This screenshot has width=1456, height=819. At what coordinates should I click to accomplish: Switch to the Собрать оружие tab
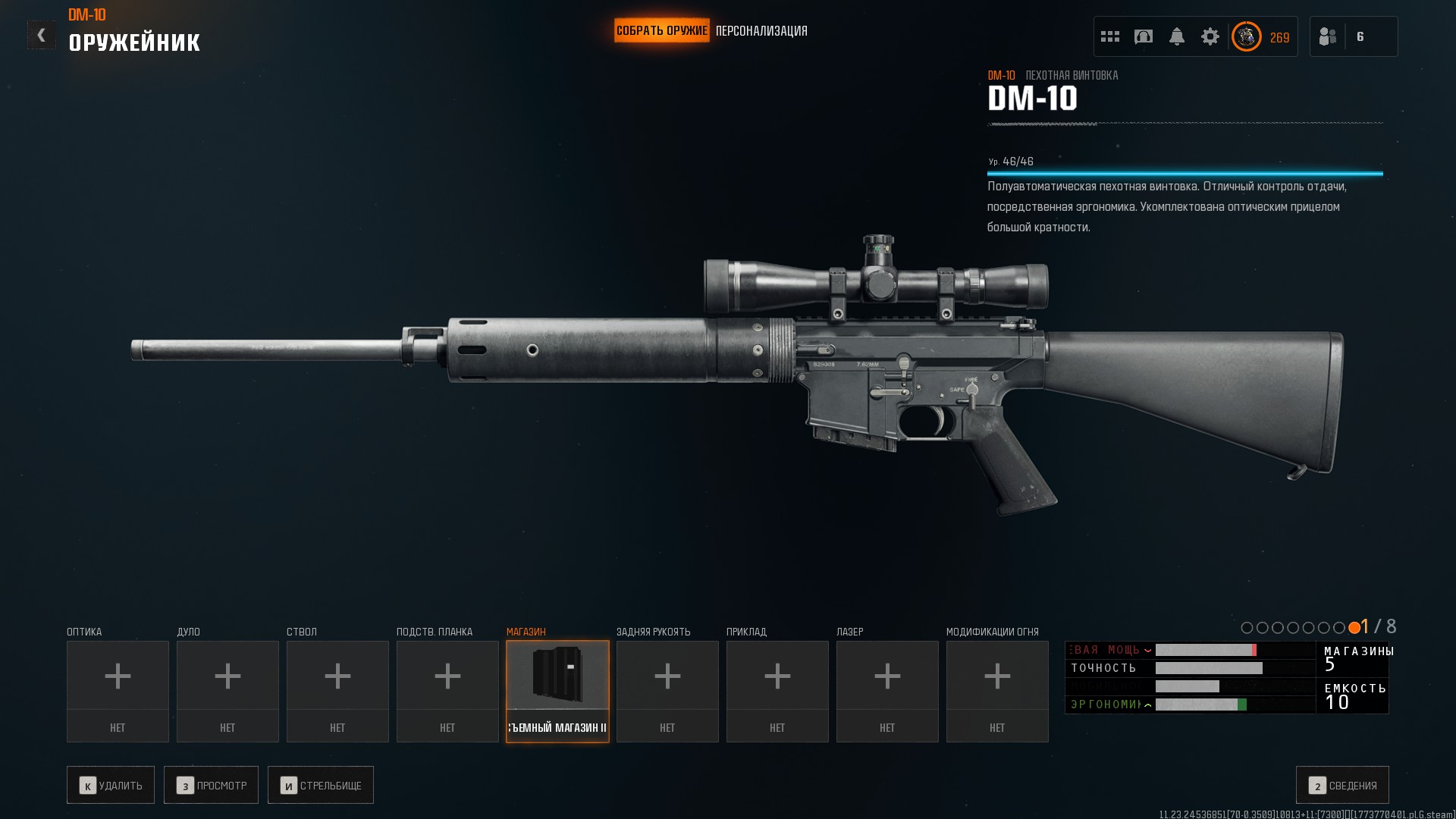661,31
